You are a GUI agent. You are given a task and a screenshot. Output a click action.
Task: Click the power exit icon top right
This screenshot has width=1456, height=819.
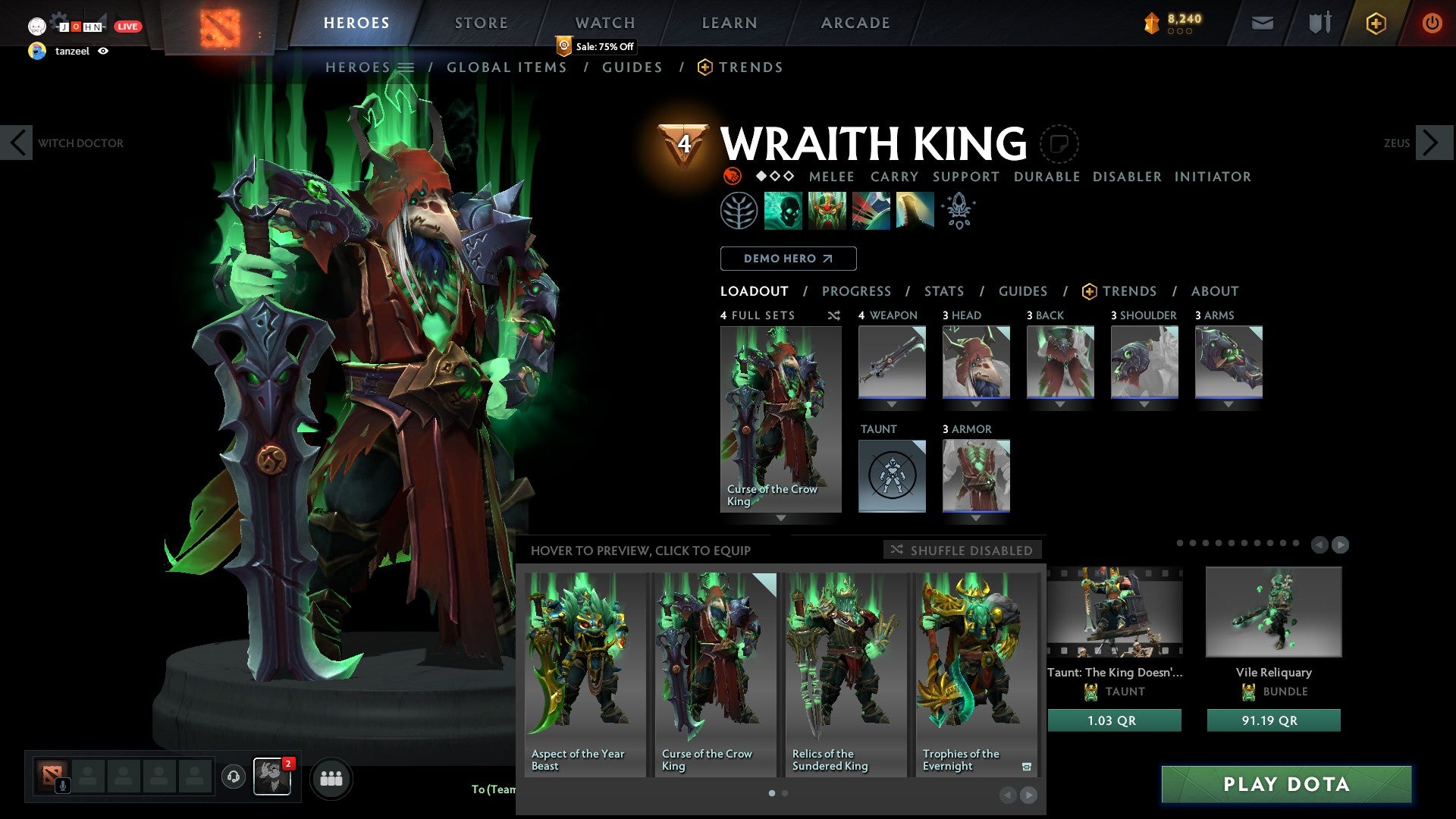(1432, 23)
